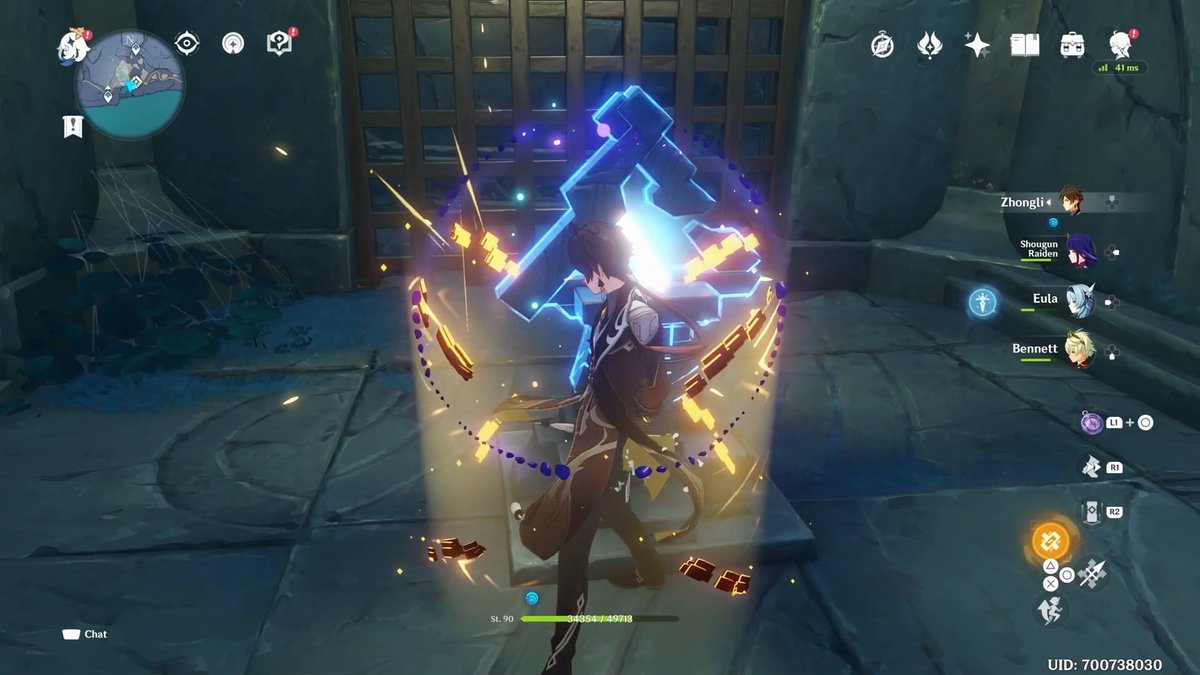
Task: Switch to Shougun Raiden
Action: pyautogui.click(x=1079, y=250)
